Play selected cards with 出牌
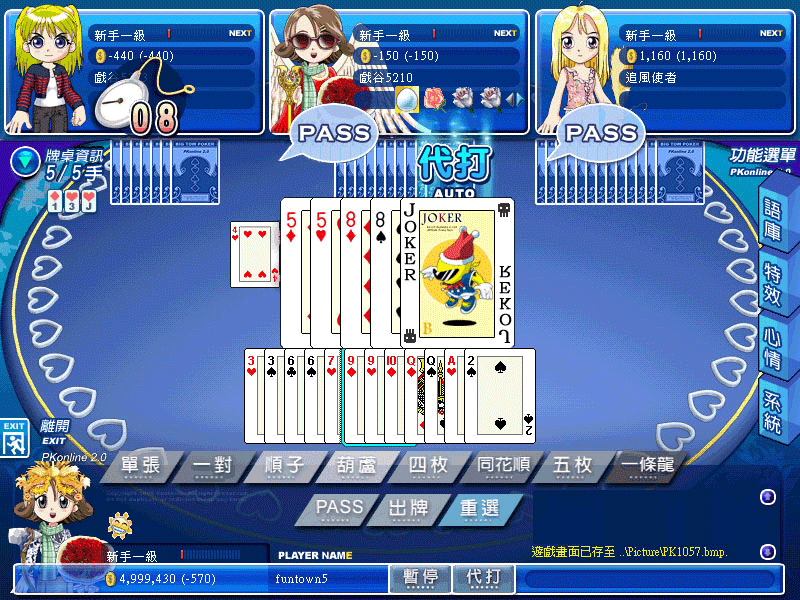800x600 pixels. point(410,508)
